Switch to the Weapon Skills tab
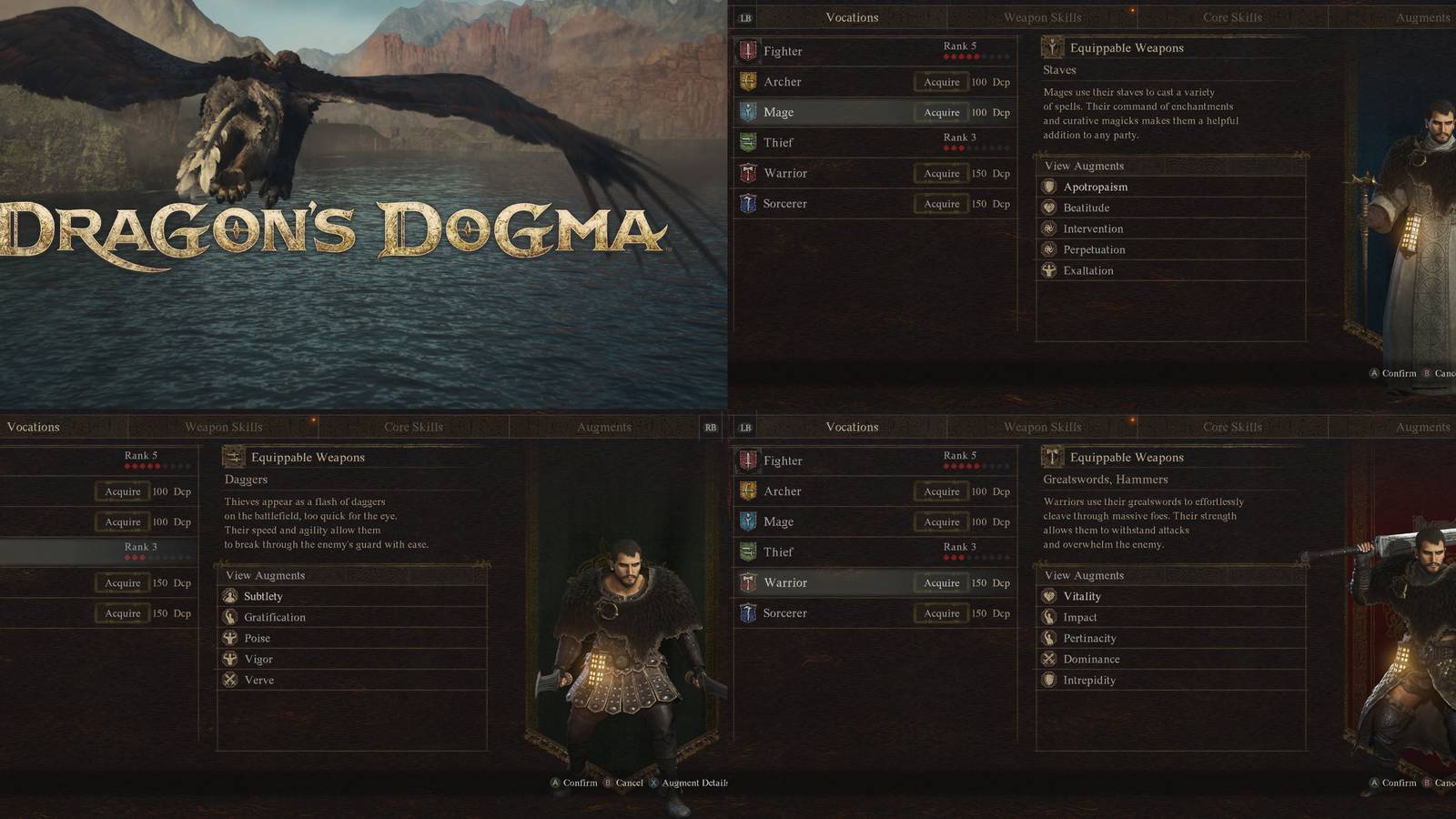This screenshot has height=819, width=1456. (x=1042, y=17)
